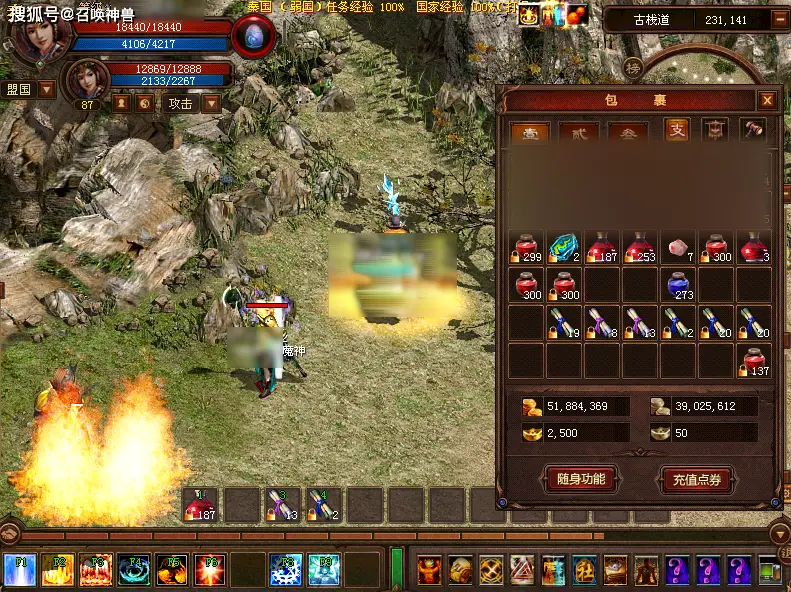791x592 pixels.
Task: Close the 包裹 inventory window
Action: tap(766, 100)
